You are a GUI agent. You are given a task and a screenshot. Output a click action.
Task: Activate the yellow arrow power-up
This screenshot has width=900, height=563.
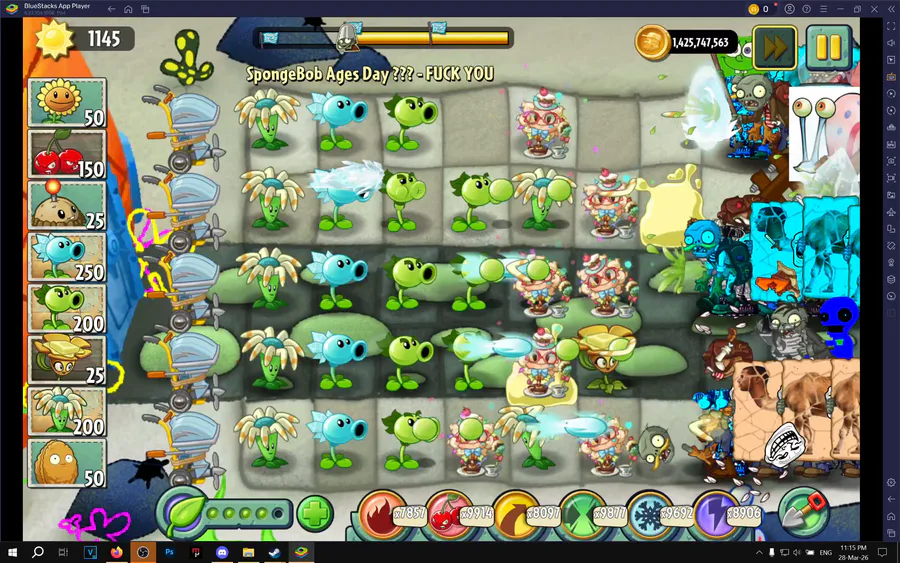click(x=517, y=514)
